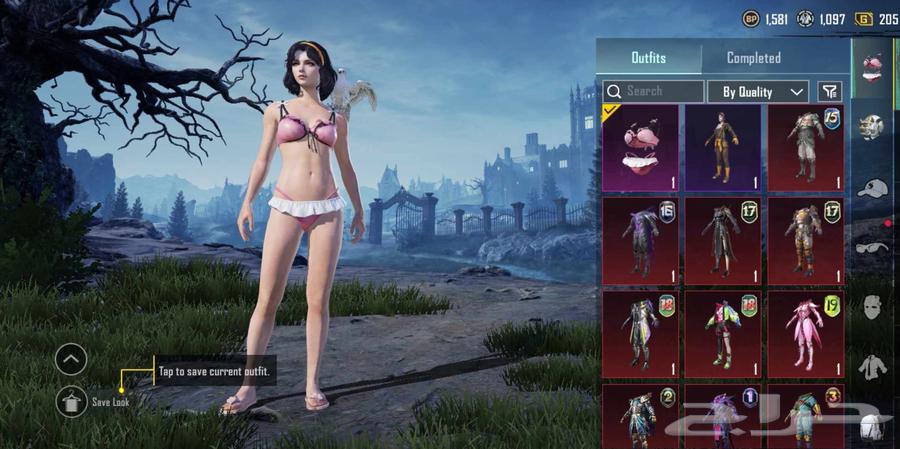900x449 pixels.
Task: Select the outfit with the 15 badge
Action: (x=805, y=148)
